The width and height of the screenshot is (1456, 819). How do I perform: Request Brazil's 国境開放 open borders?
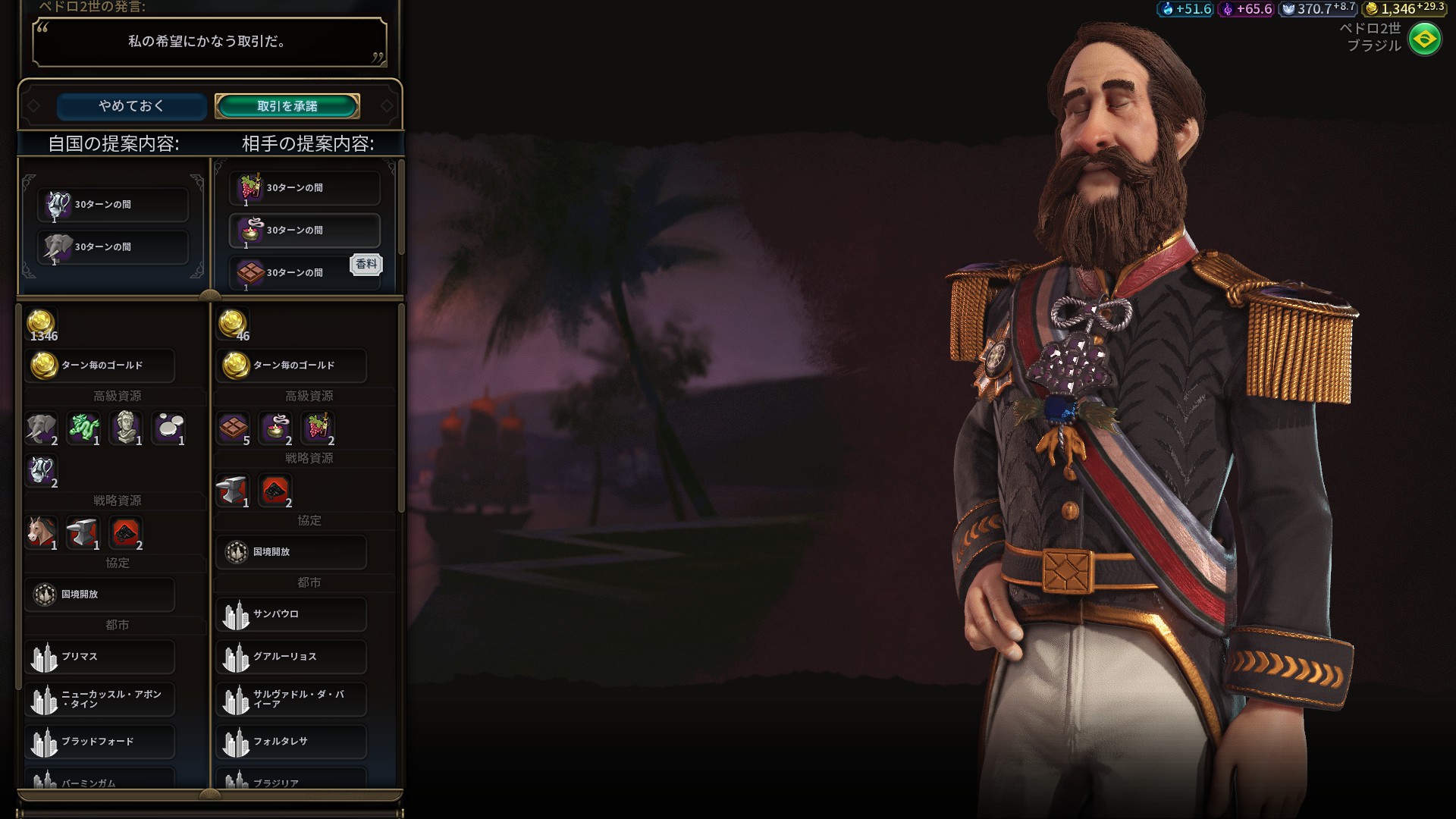click(x=292, y=552)
